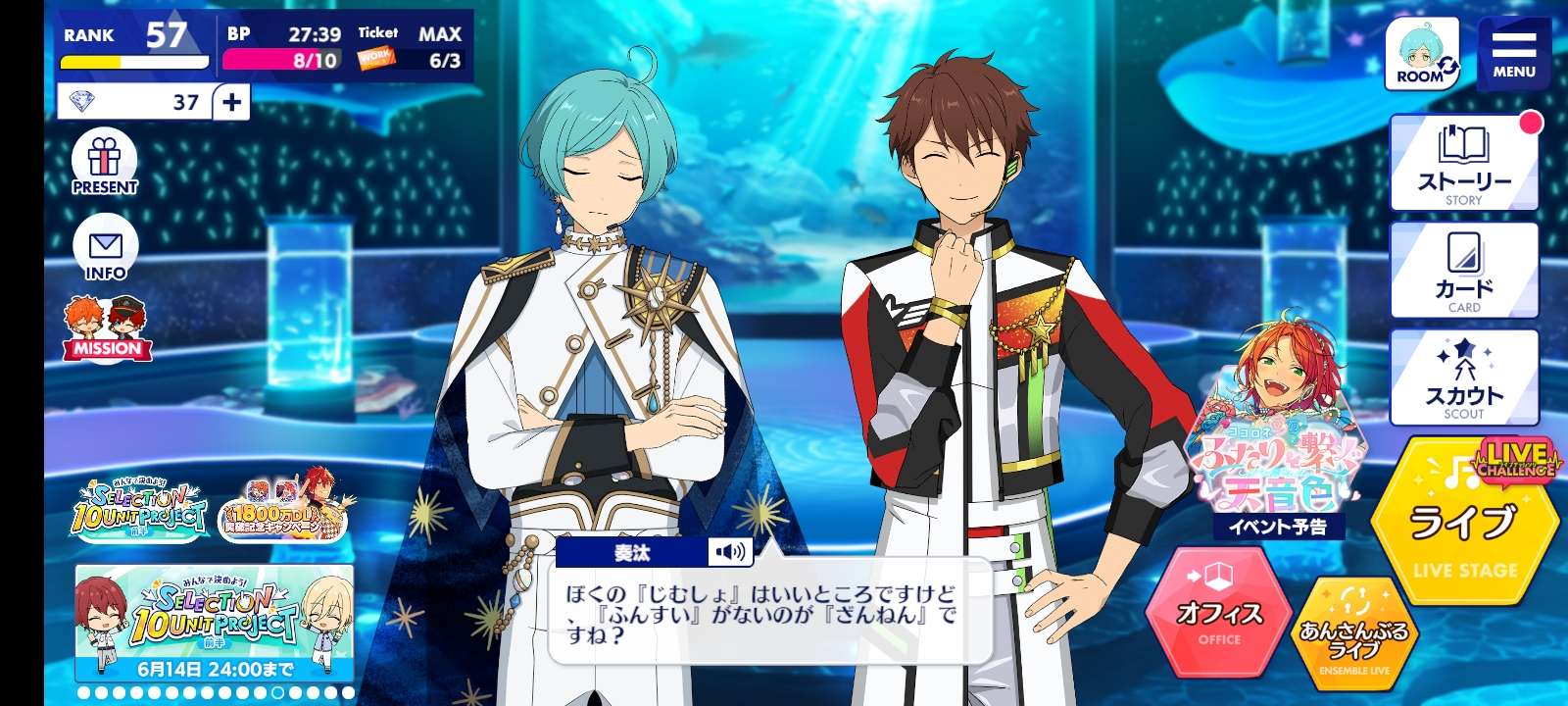Play voice line via speaker icon

coord(730,552)
